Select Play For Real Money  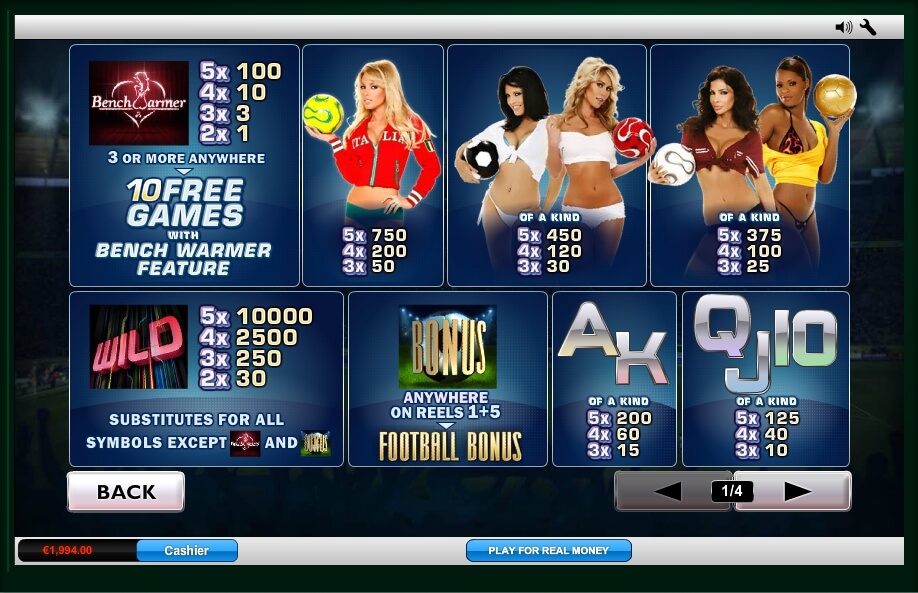coord(548,550)
